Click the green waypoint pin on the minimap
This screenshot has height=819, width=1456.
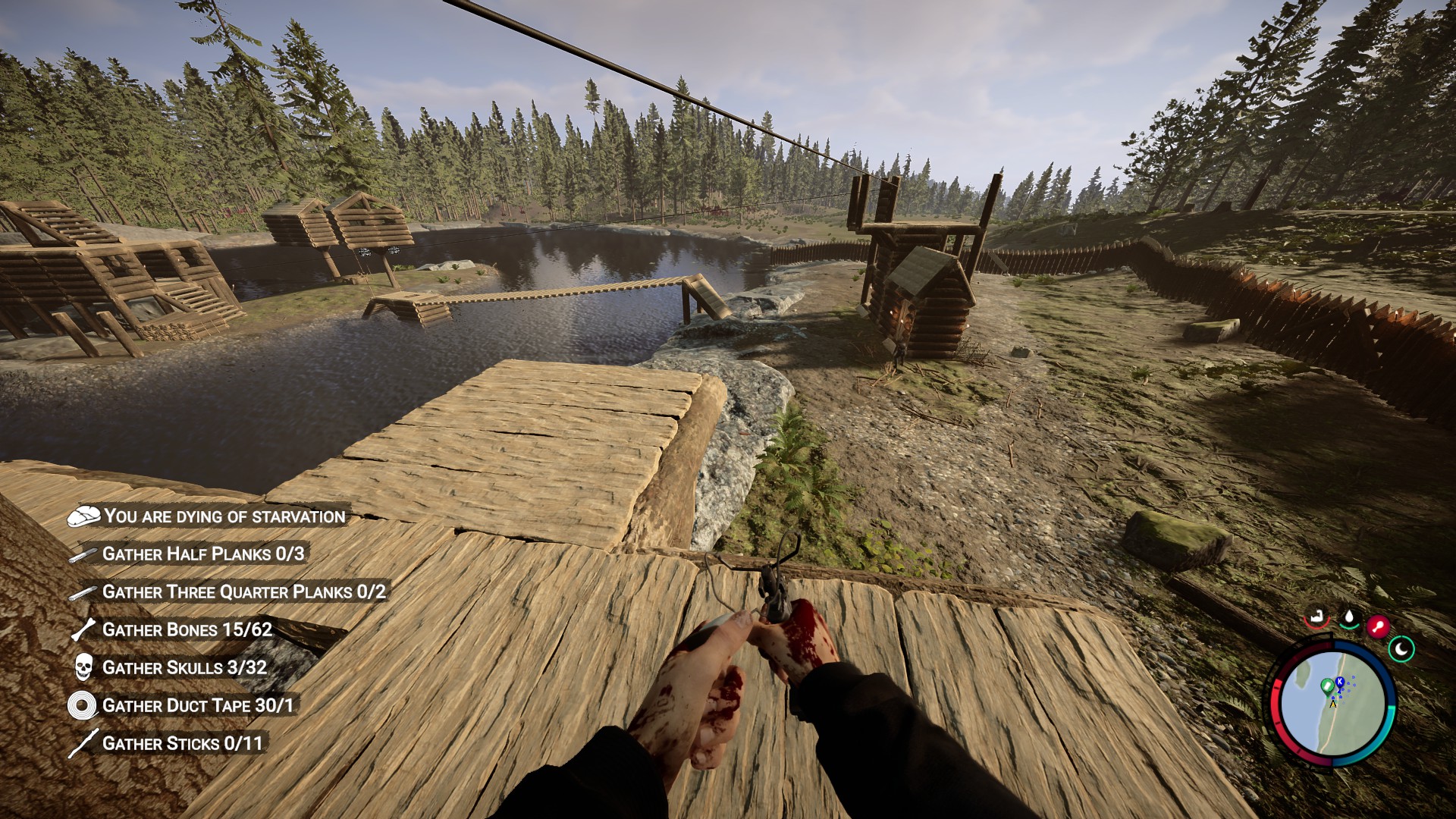(1328, 685)
